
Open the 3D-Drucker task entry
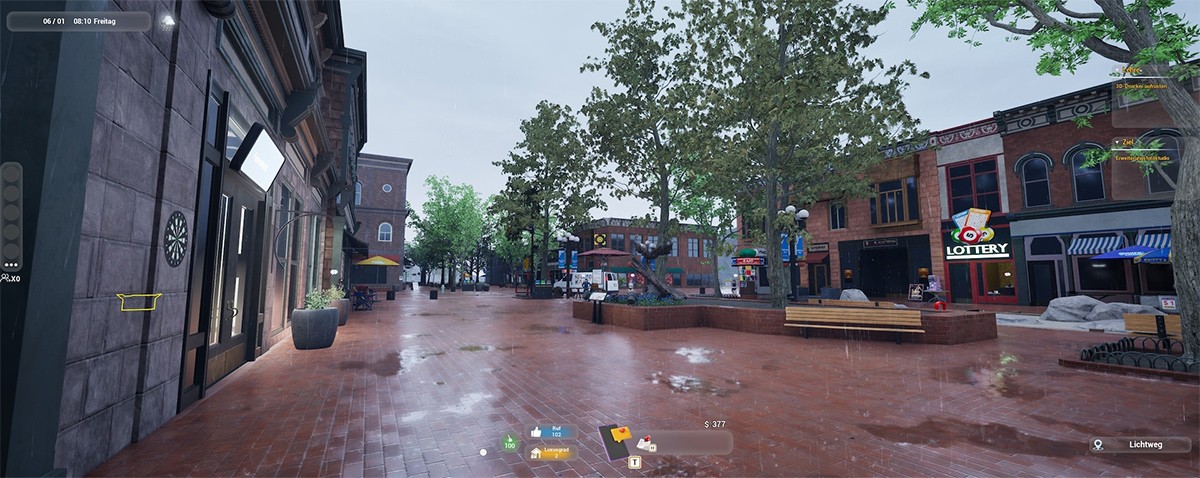pyautogui.click(x=1142, y=86)
